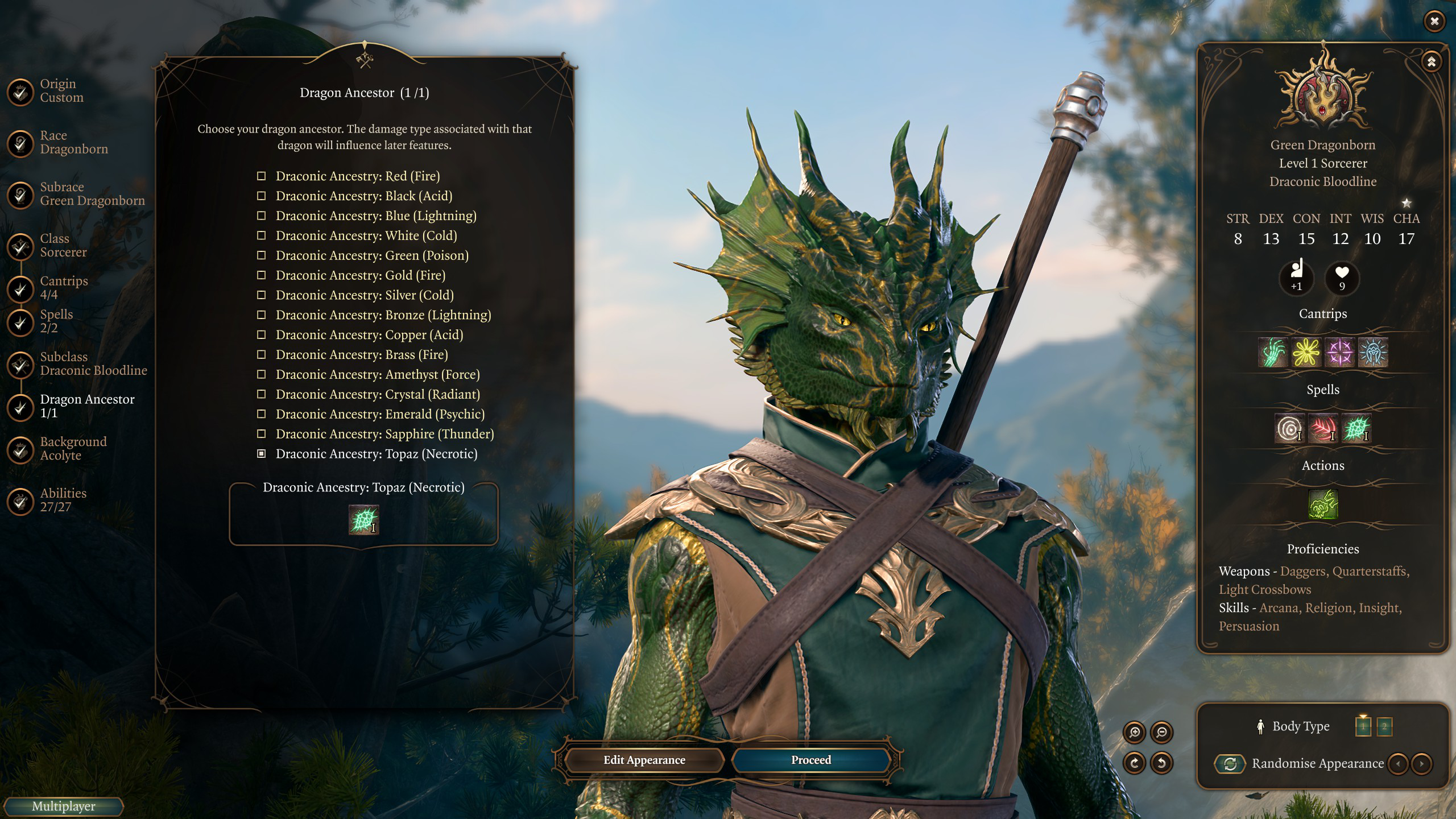The image size is (1456, 819).
Task: Zoom in the character camera
Action: (1135, 733)
